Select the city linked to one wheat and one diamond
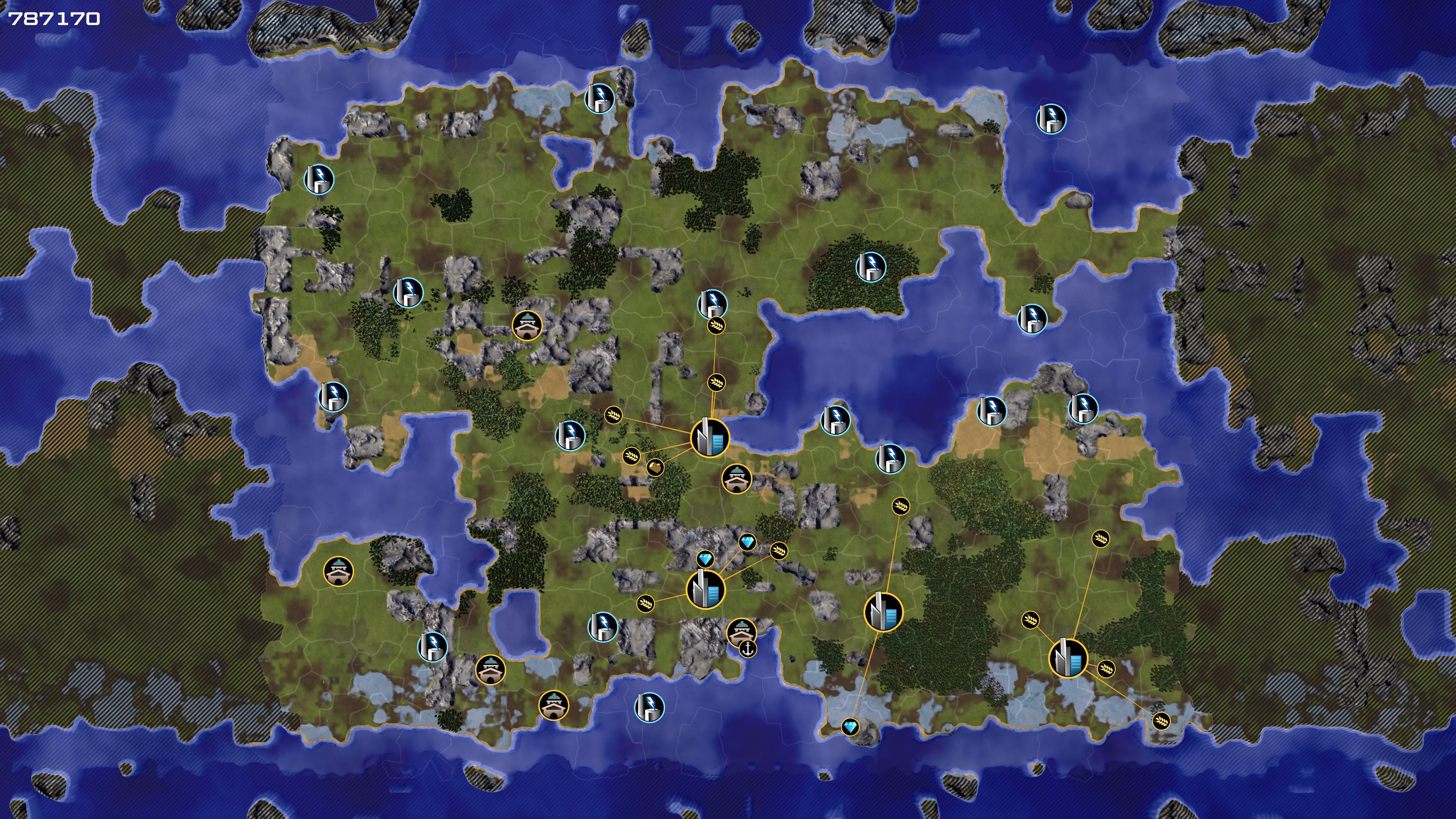 click(x=883, y=612)
